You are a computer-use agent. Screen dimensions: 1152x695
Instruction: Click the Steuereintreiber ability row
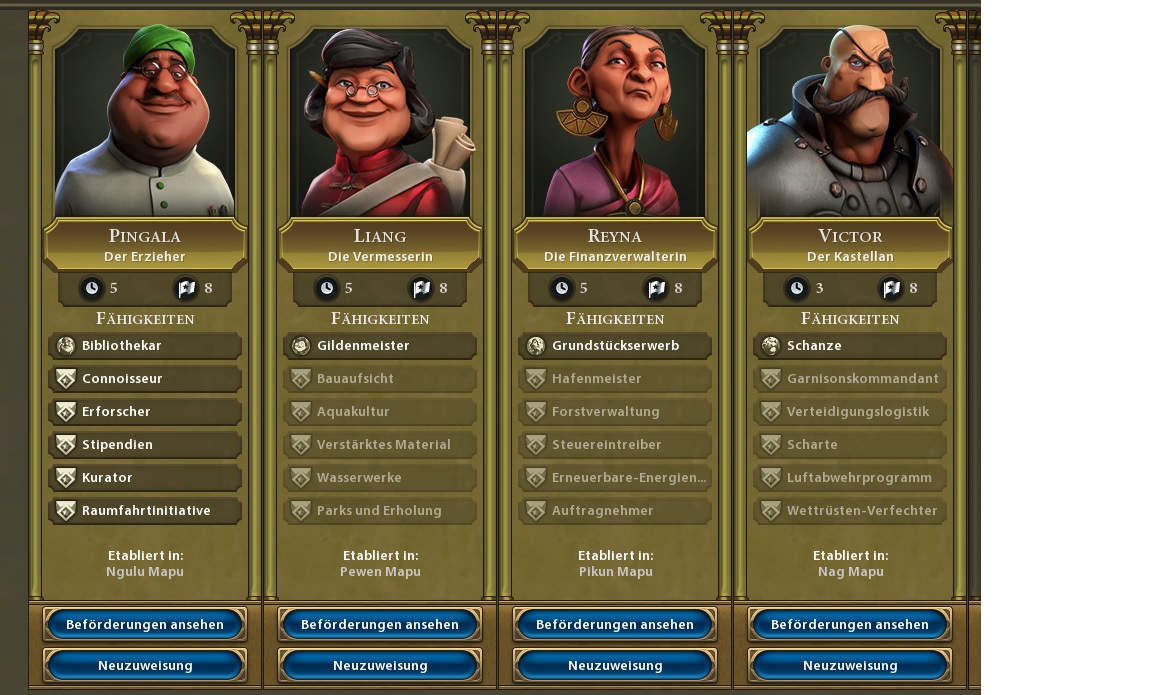pyautogui.click(x=615, y=445)
